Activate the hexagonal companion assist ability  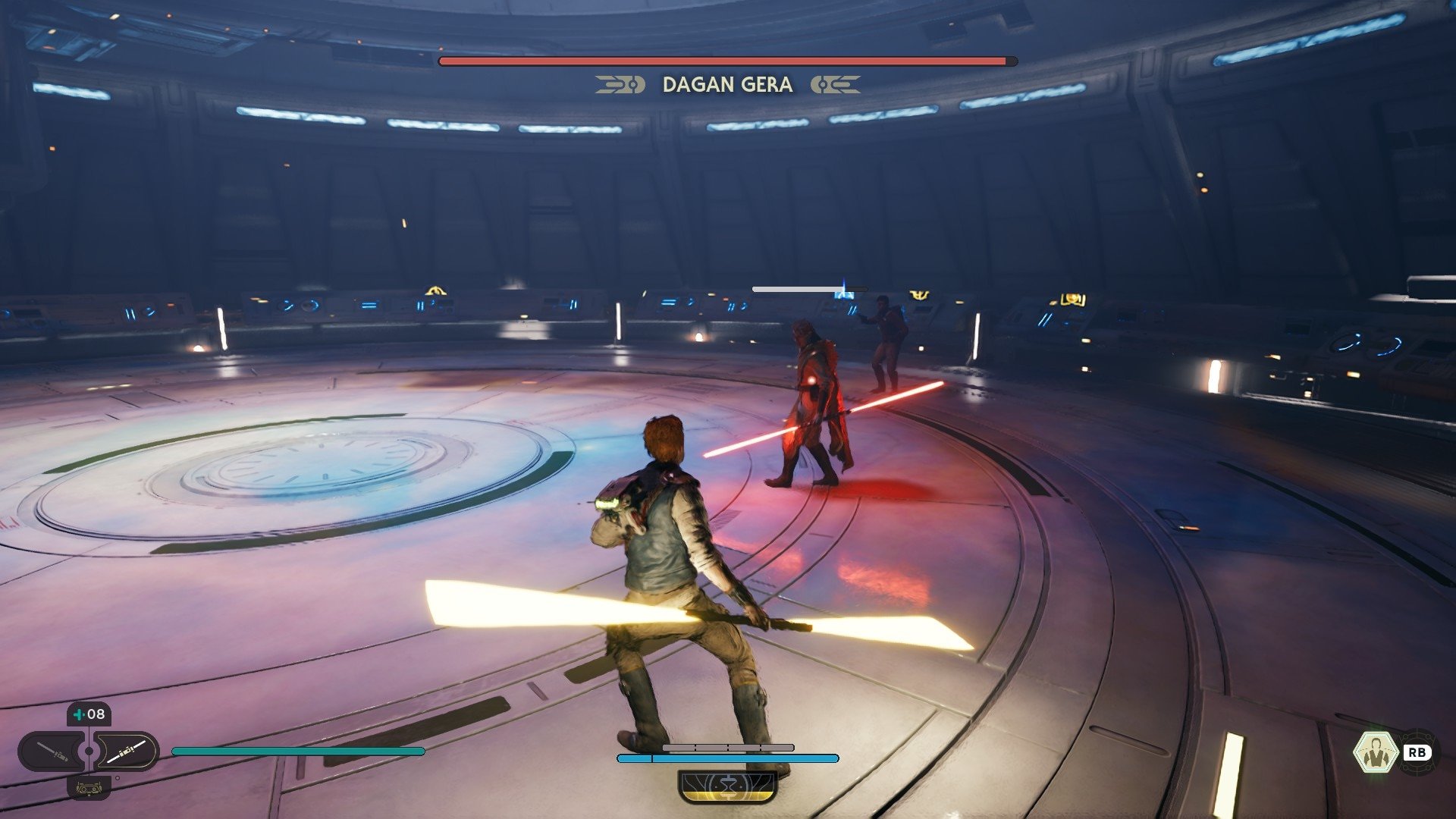tap(1375, 752)
